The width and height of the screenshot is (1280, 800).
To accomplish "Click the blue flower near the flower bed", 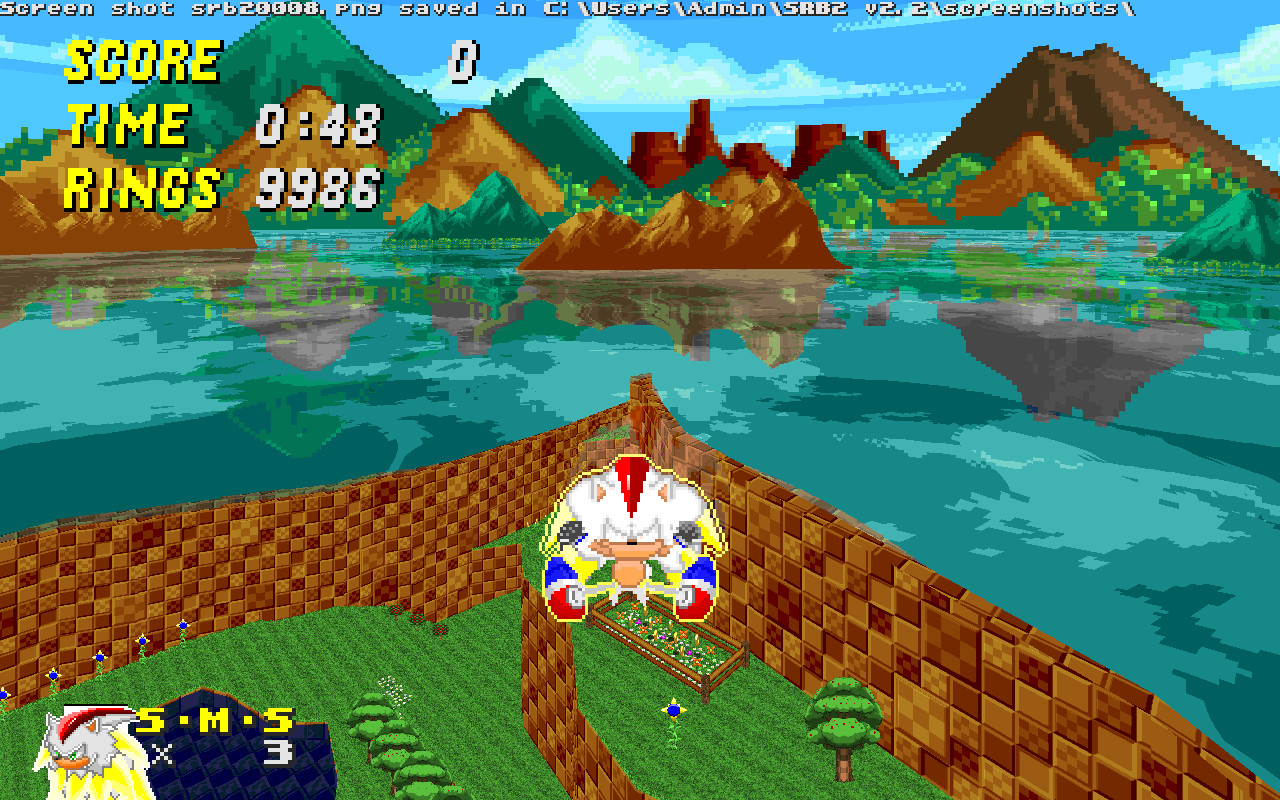I will point(672,710).
